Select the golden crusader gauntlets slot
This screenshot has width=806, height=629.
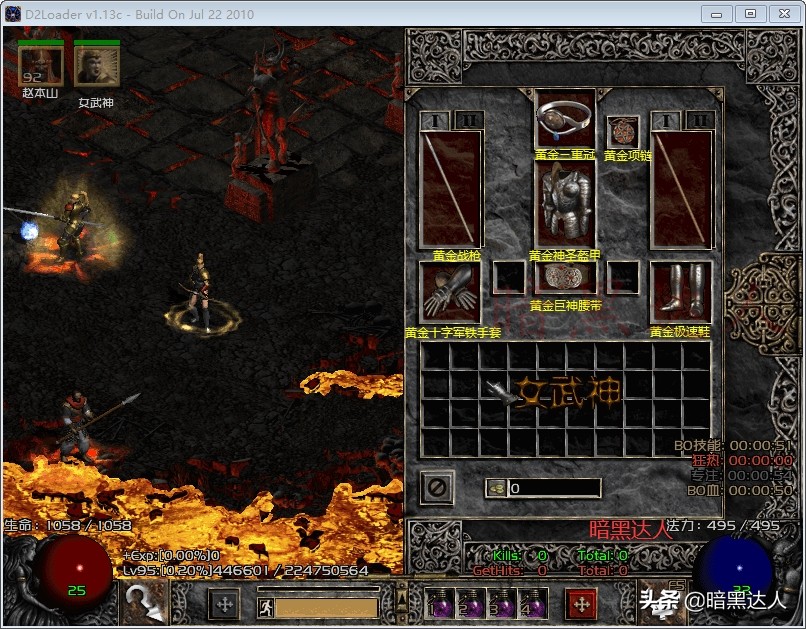[x=450, y=292]
